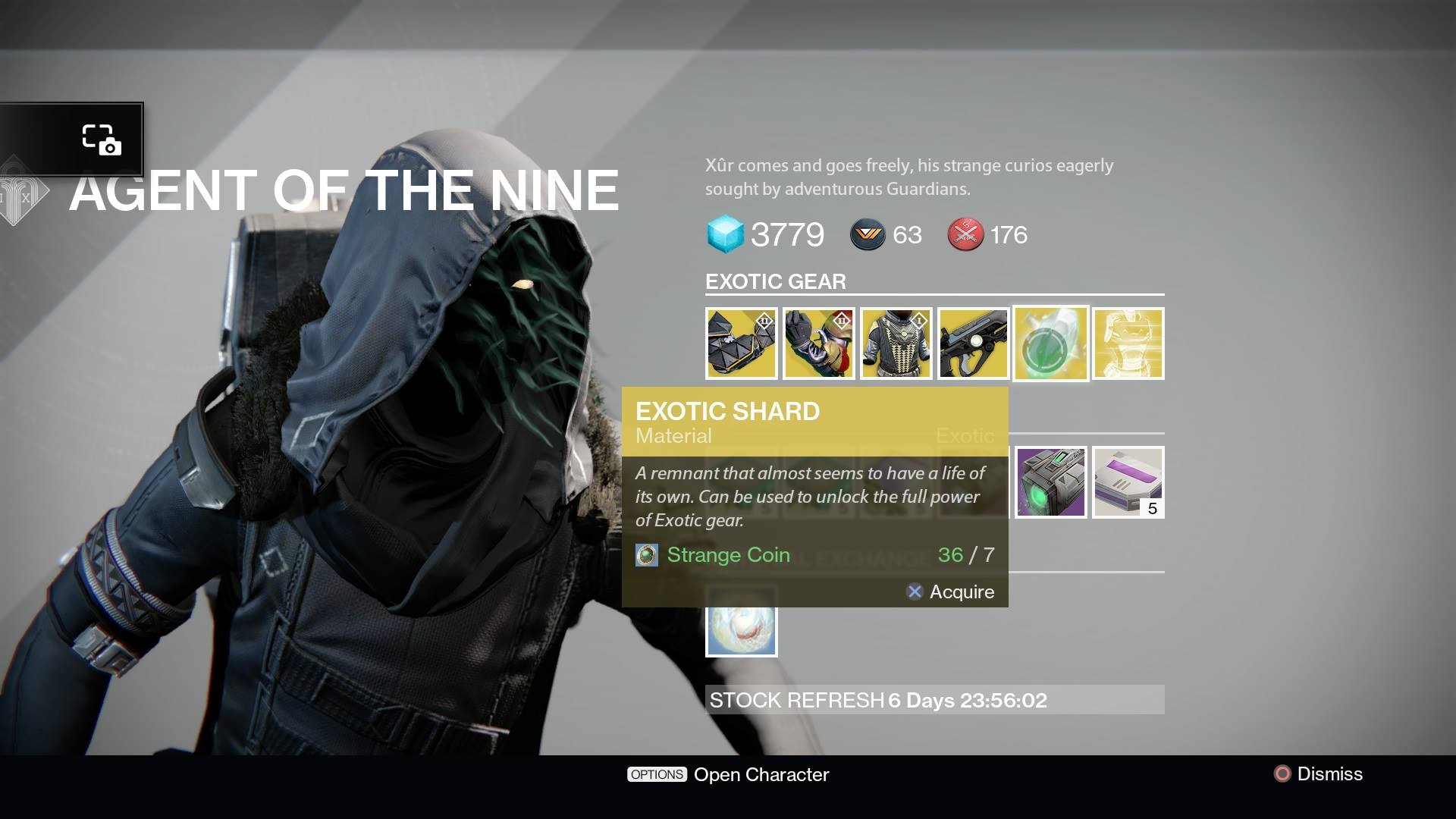Select the exotic helmet item

[x=741, y=343]
